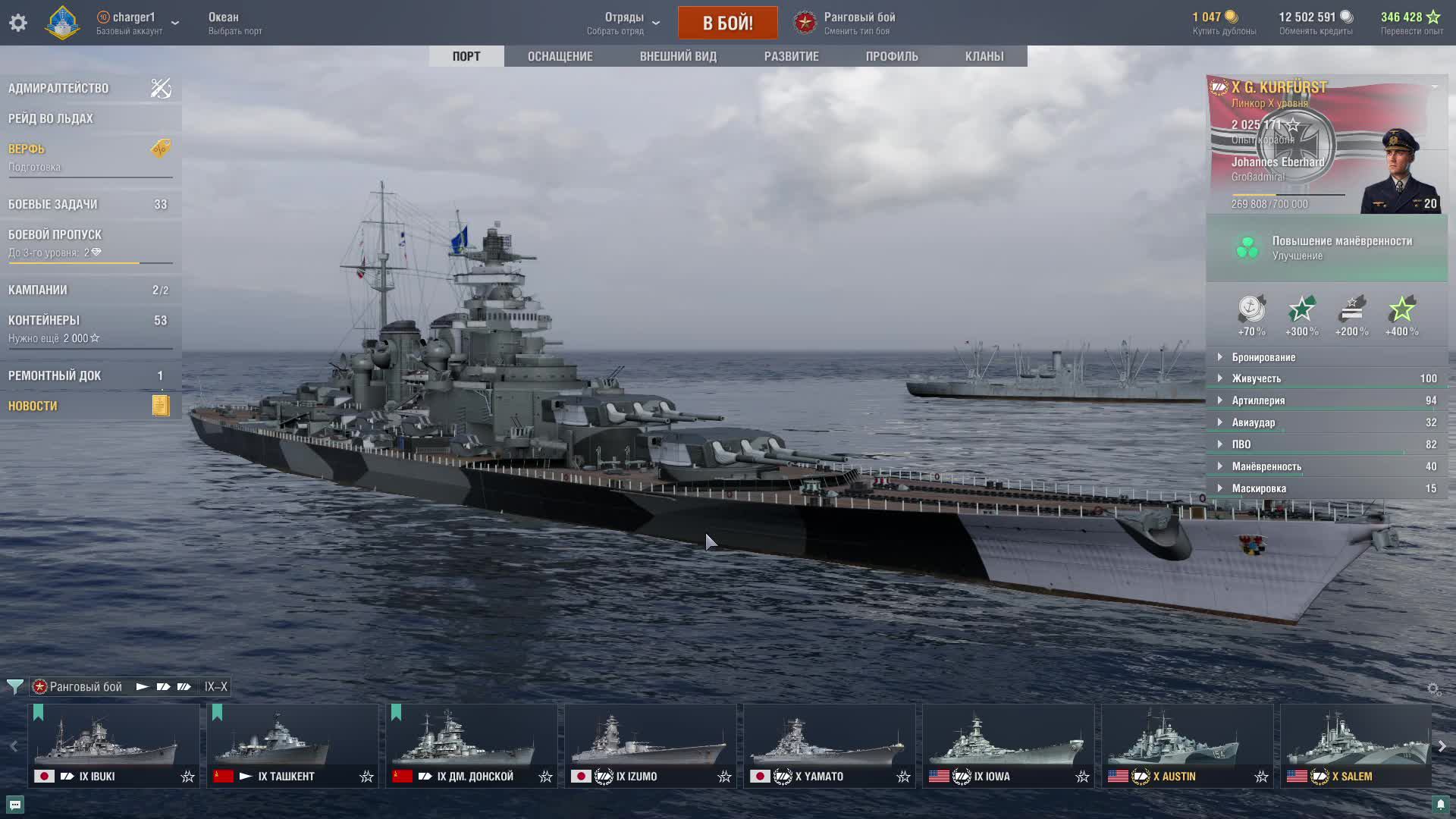Viewport: 1456px width, 819px height.
Task: Open the ВНЕШНИЙ ВИД tab
Action: 678,56
